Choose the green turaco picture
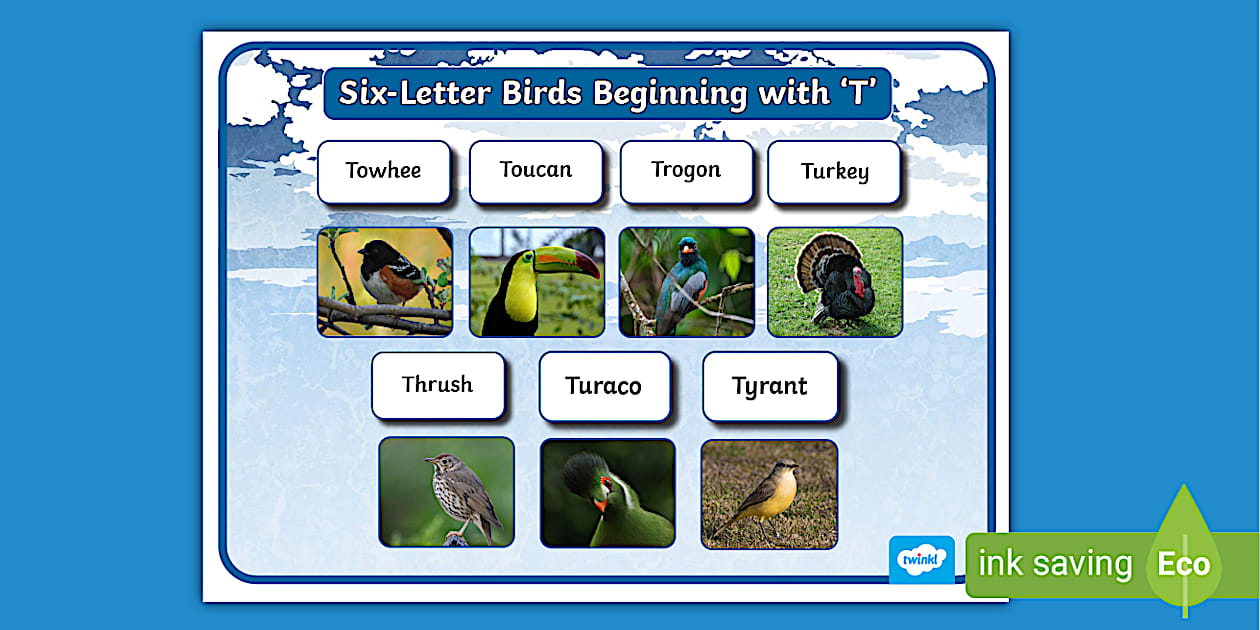Image resolution: width=1260 pixels, height=630 pixels. coord(608,493)
